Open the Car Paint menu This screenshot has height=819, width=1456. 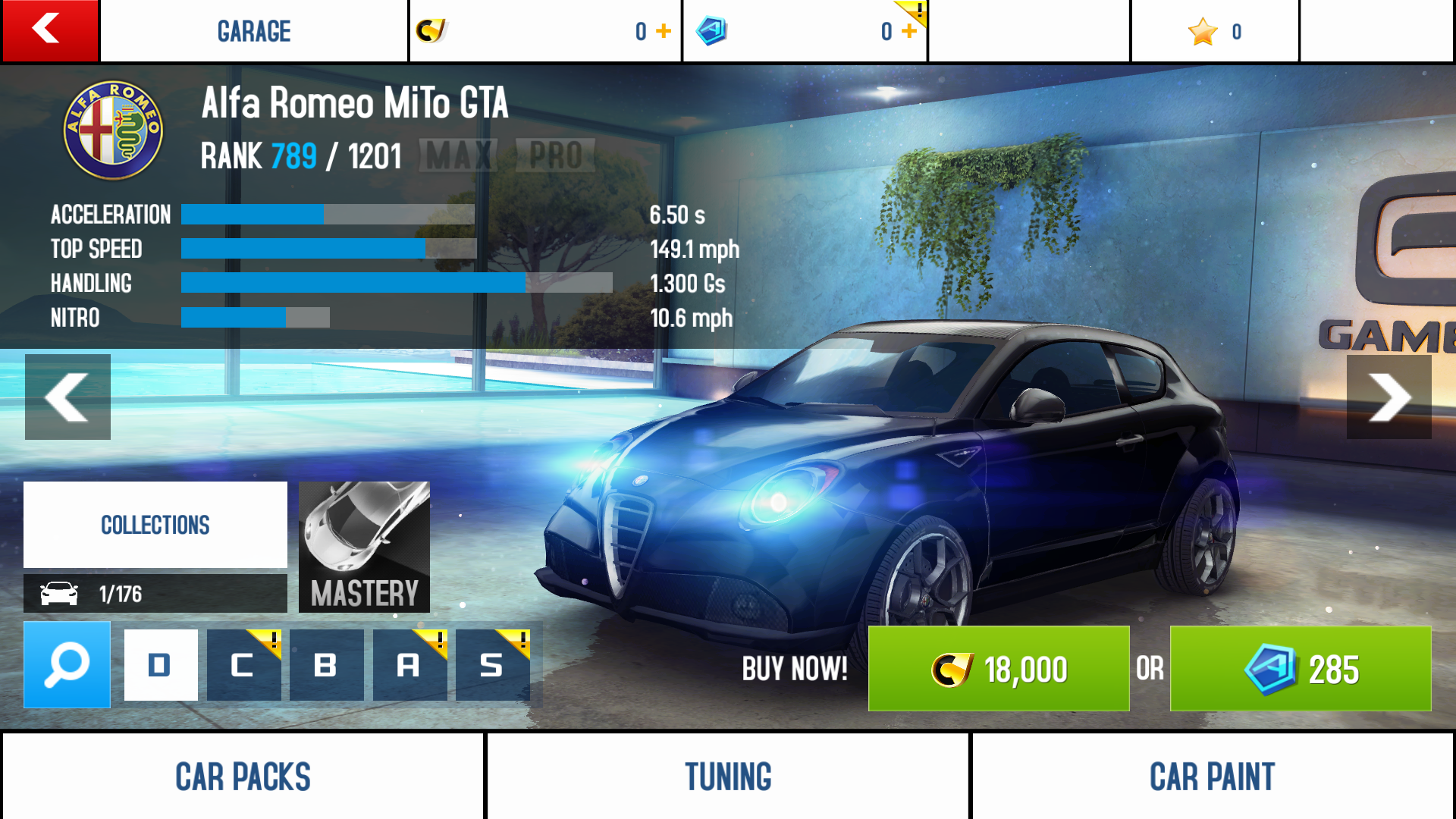(x=1212, y=777)
